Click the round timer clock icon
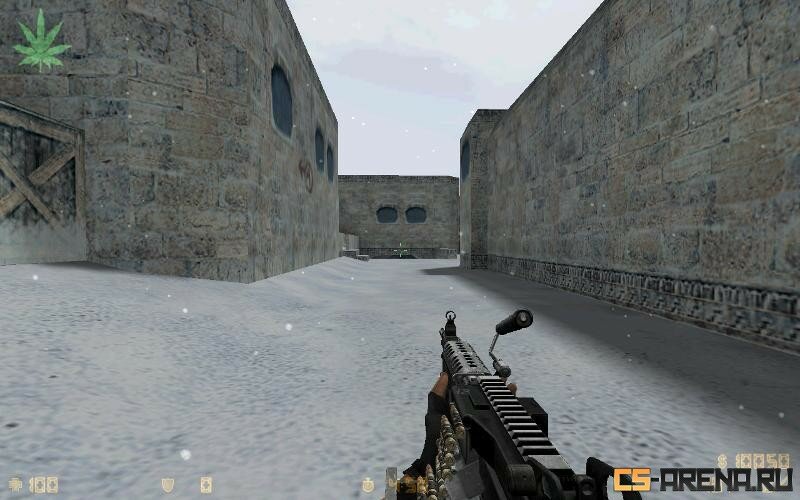Viewport: 800px width, 500px height. click(370, 485)
